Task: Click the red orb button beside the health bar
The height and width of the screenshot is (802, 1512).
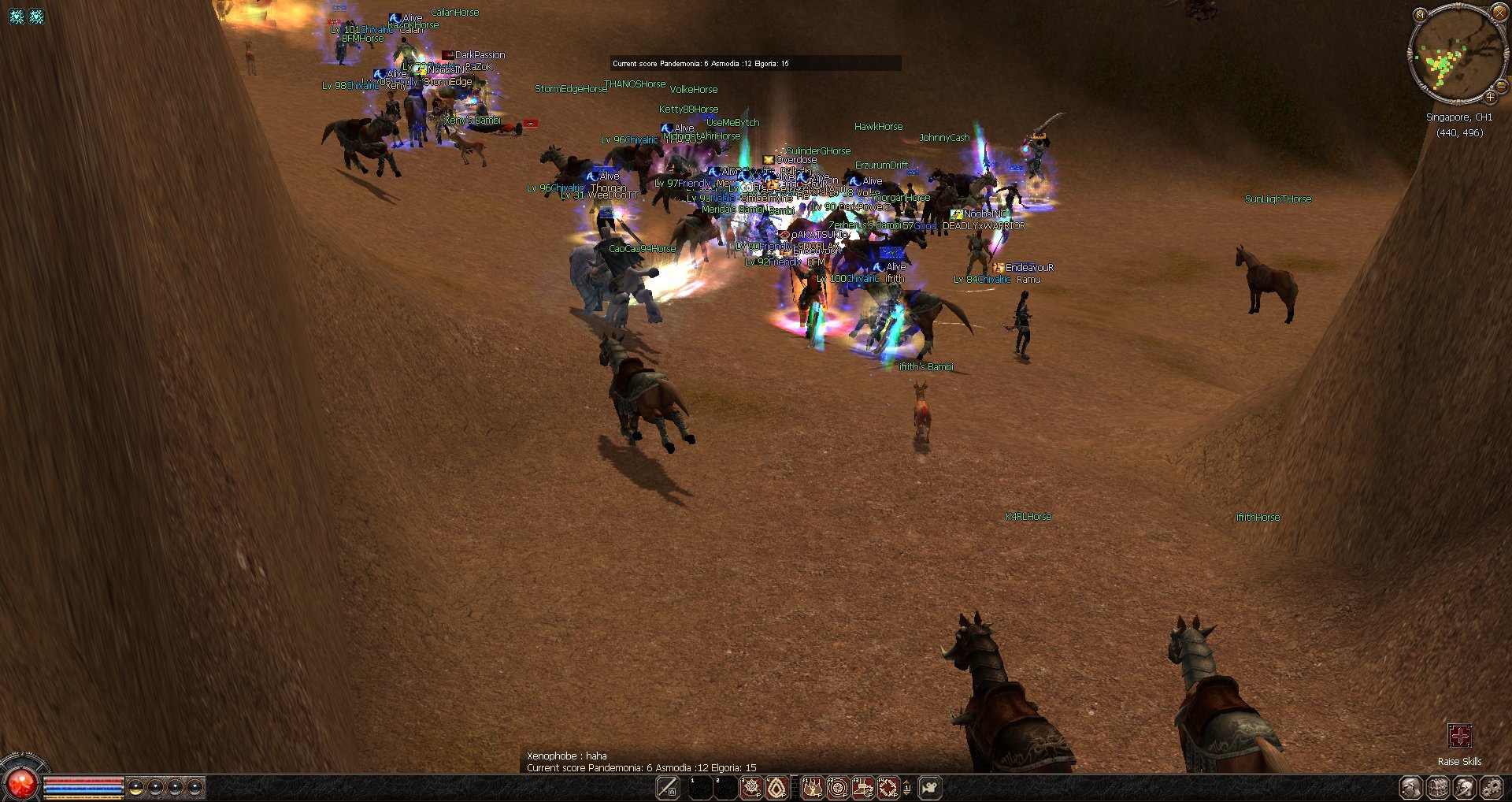Action: (x=20, y=783)
